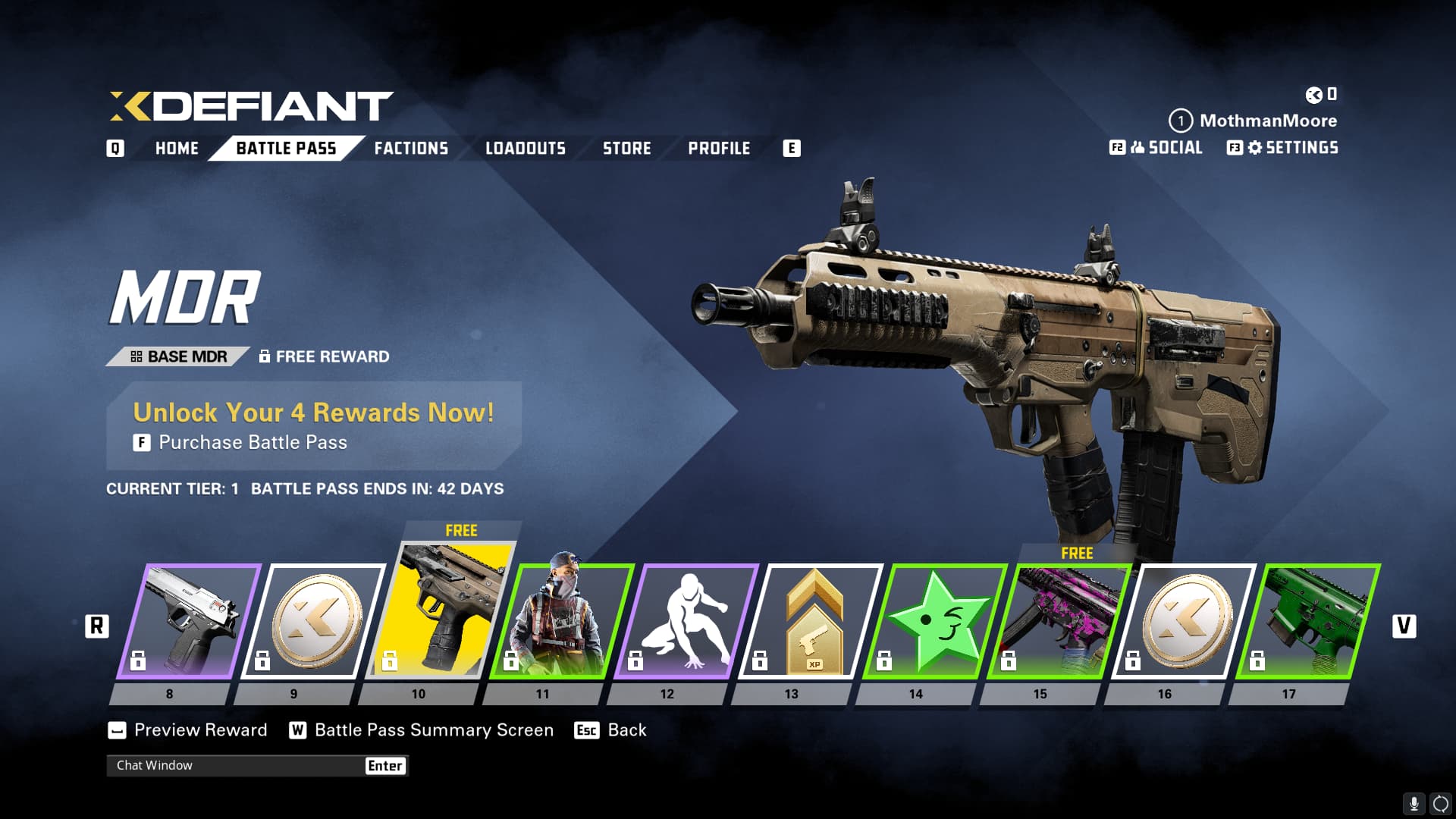Open the Loadouts tab
The image size is (1456, 819).
(526, 149)
